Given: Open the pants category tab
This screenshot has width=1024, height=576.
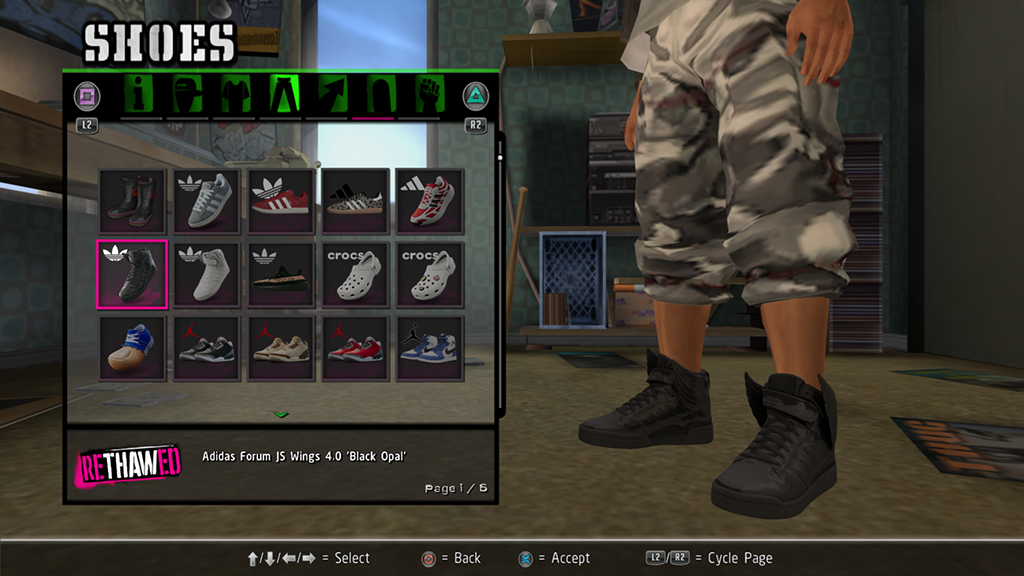Looking at the screenshot, I should coord(282,96).
